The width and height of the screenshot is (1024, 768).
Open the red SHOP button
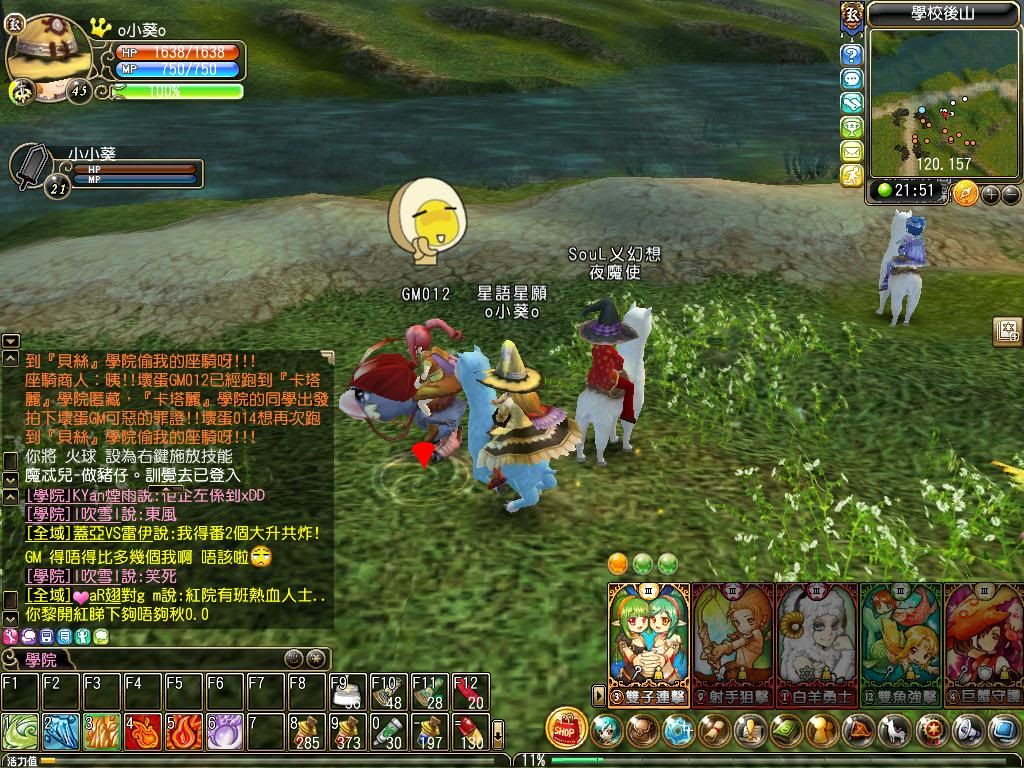tap(567, 729)
